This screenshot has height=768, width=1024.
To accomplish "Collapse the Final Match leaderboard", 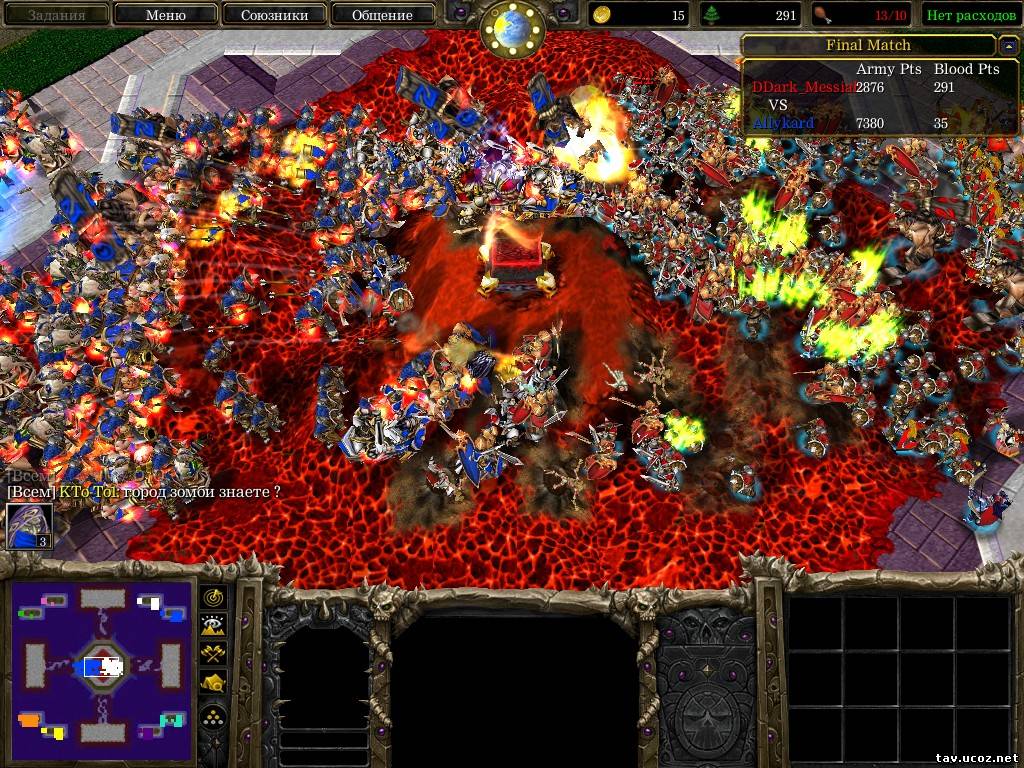I will pos(1009,46).
